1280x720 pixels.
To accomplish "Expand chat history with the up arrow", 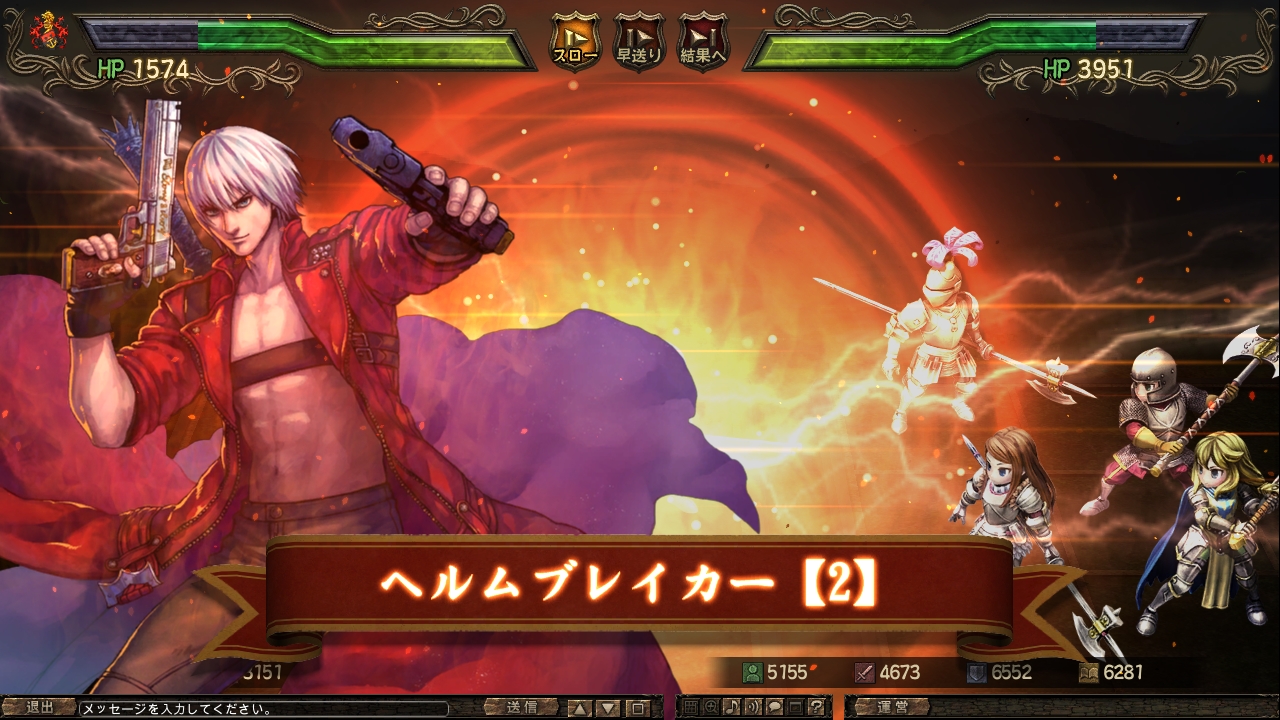I will coord(581,707).
